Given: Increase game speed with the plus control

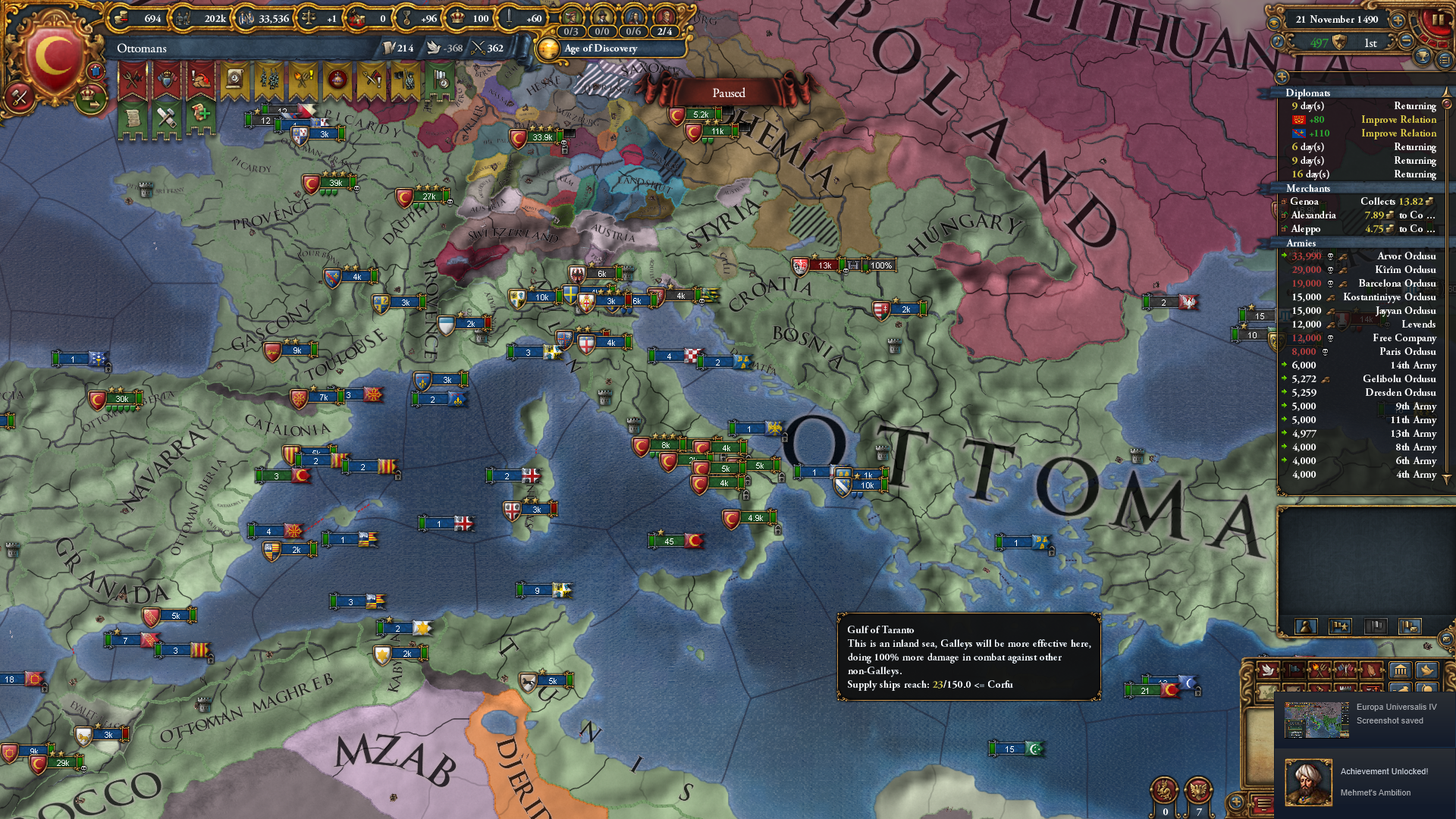Looking at the screenshot, I should pyautogui.click(x=1398, y=20).
